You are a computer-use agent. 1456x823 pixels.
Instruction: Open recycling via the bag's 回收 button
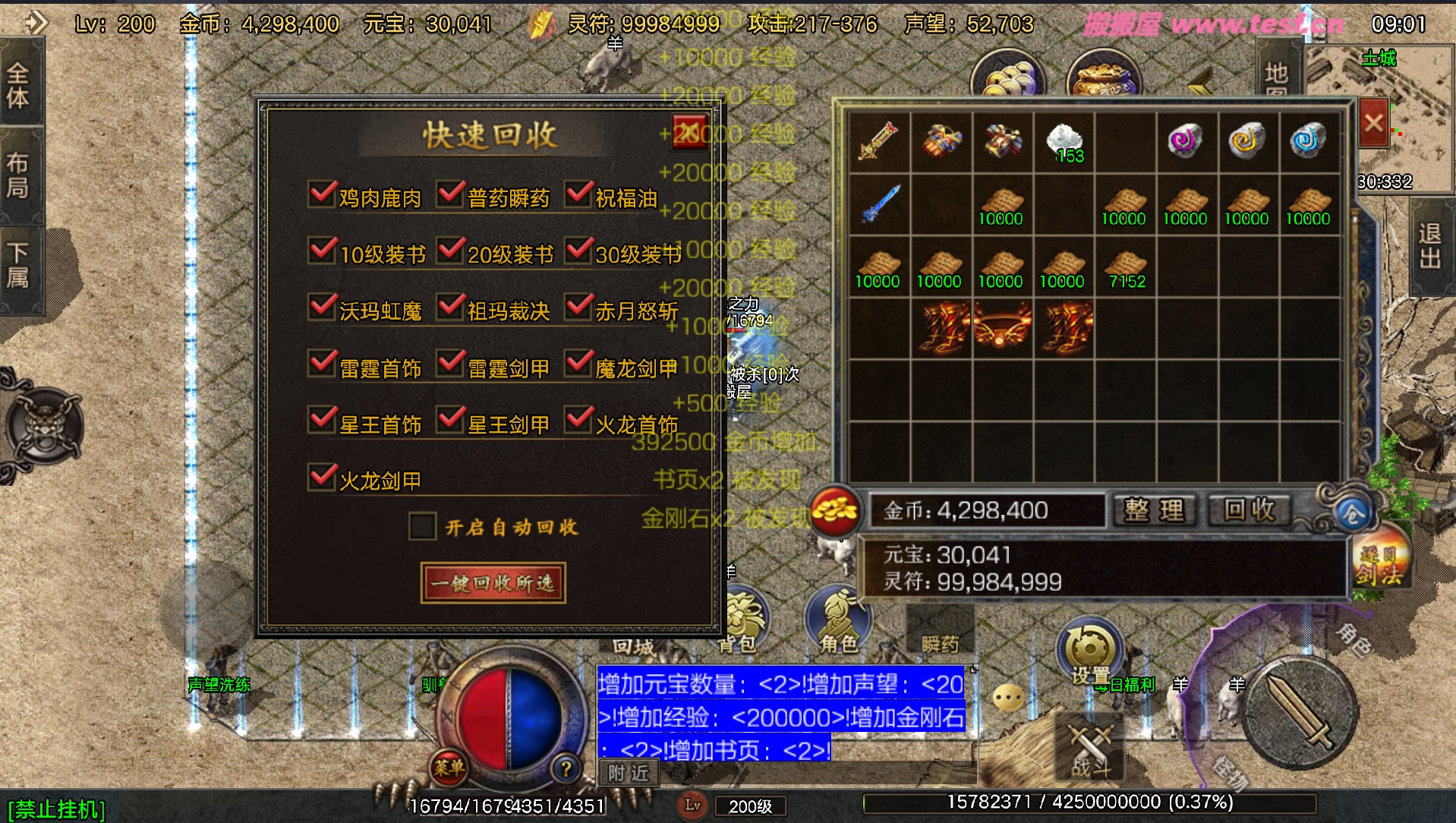pyautogui.click(x=1250, y=510)
